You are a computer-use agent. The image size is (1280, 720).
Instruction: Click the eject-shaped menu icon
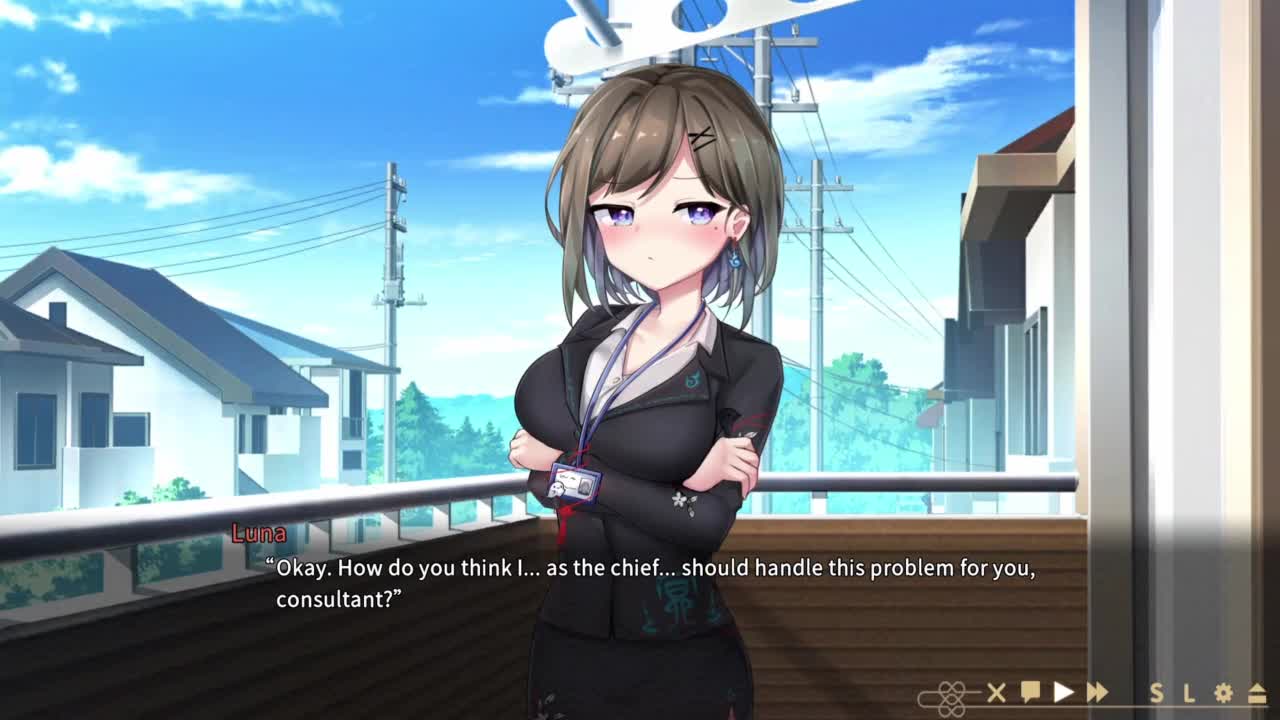[1257, 693]
